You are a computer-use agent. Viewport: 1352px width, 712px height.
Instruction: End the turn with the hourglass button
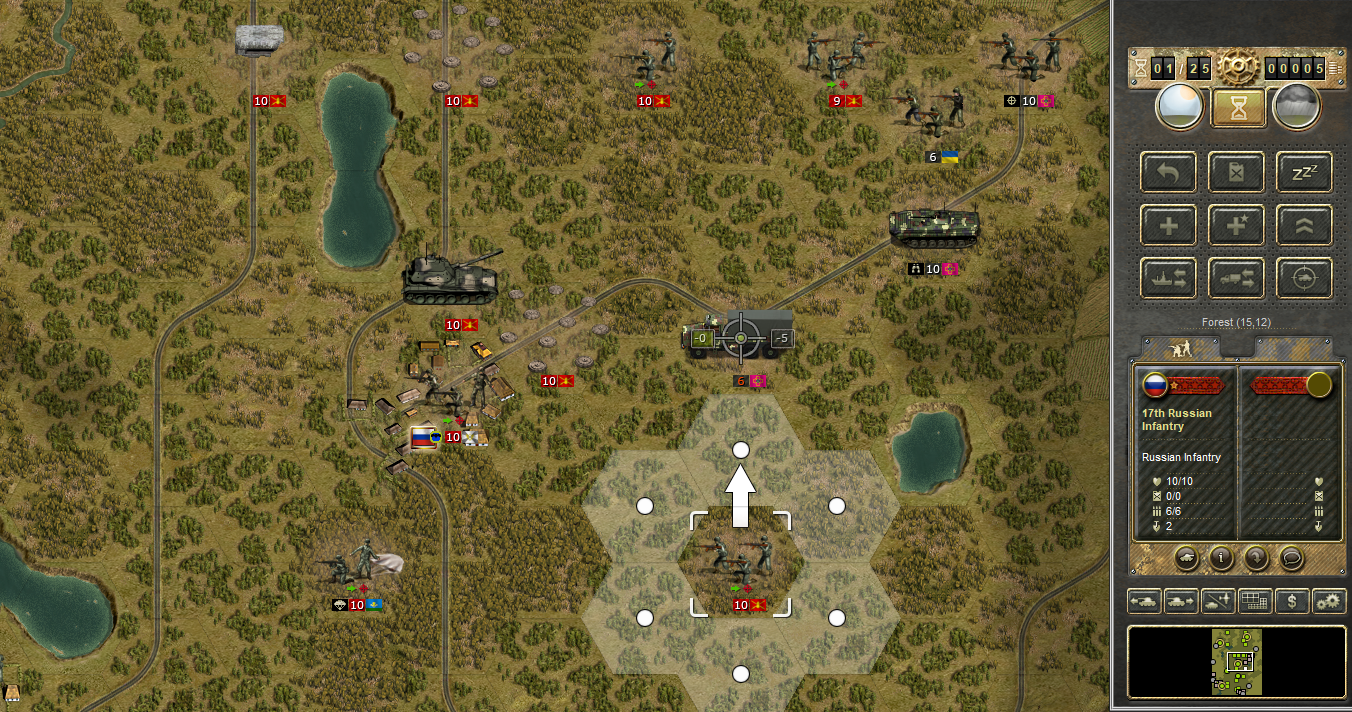[1238, 108]
